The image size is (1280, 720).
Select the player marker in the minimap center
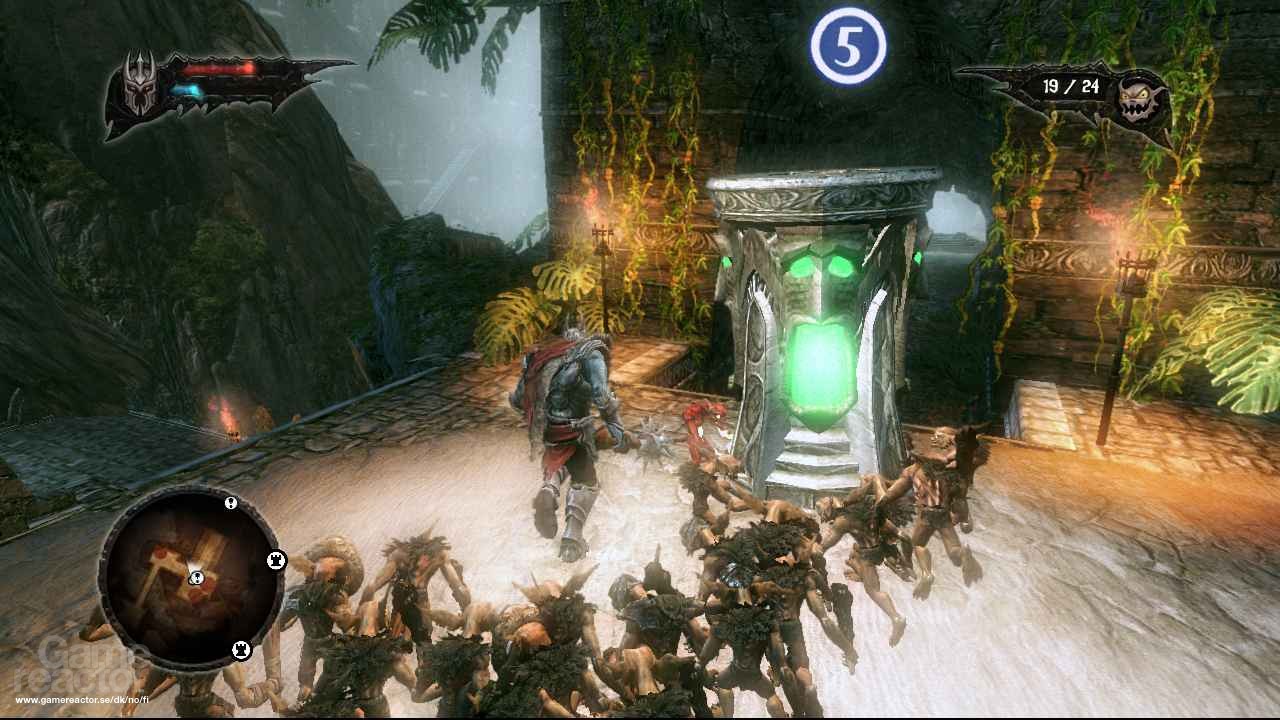point(197,578)
